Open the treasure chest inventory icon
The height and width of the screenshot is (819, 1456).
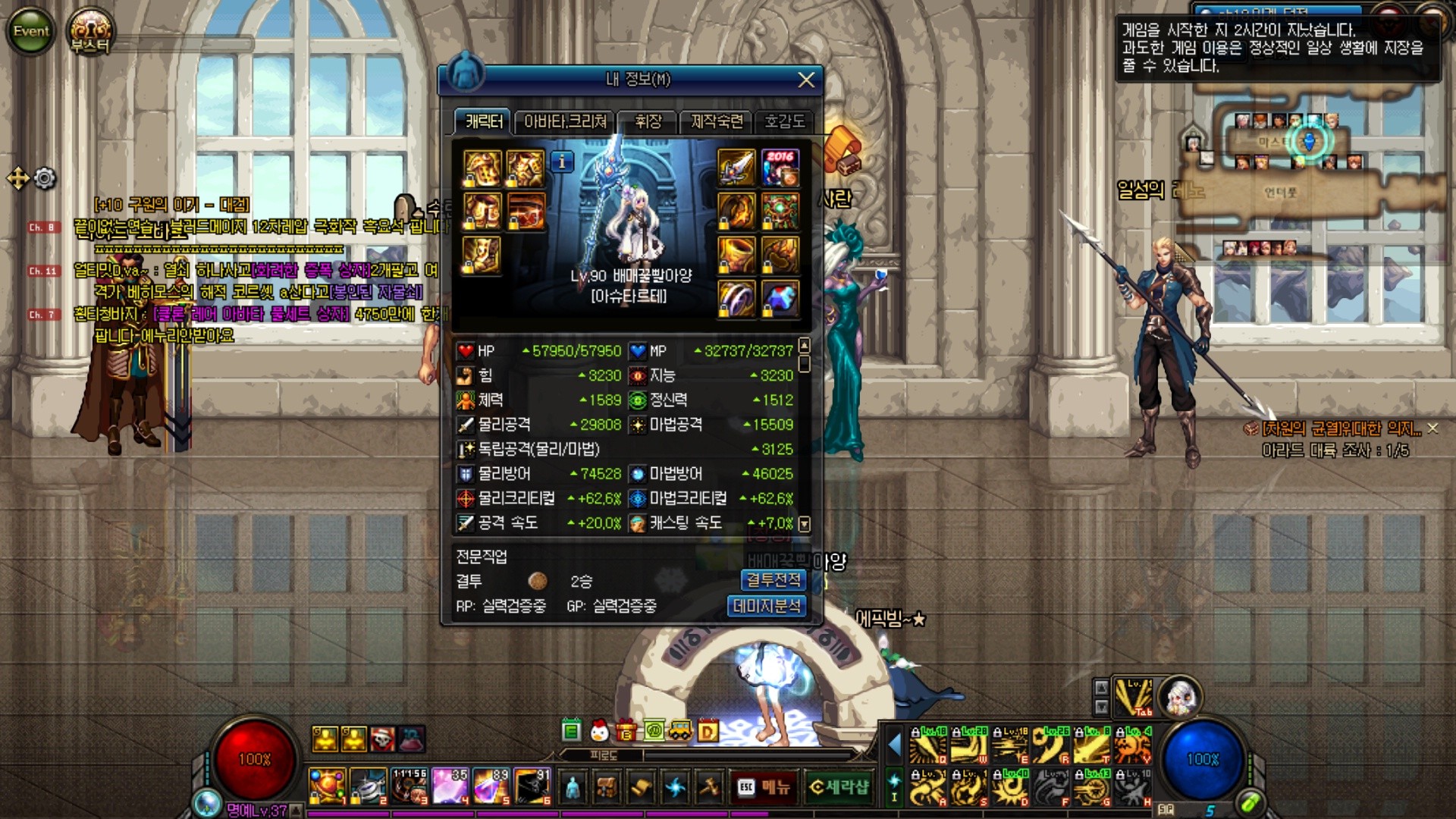coord(606,788)
